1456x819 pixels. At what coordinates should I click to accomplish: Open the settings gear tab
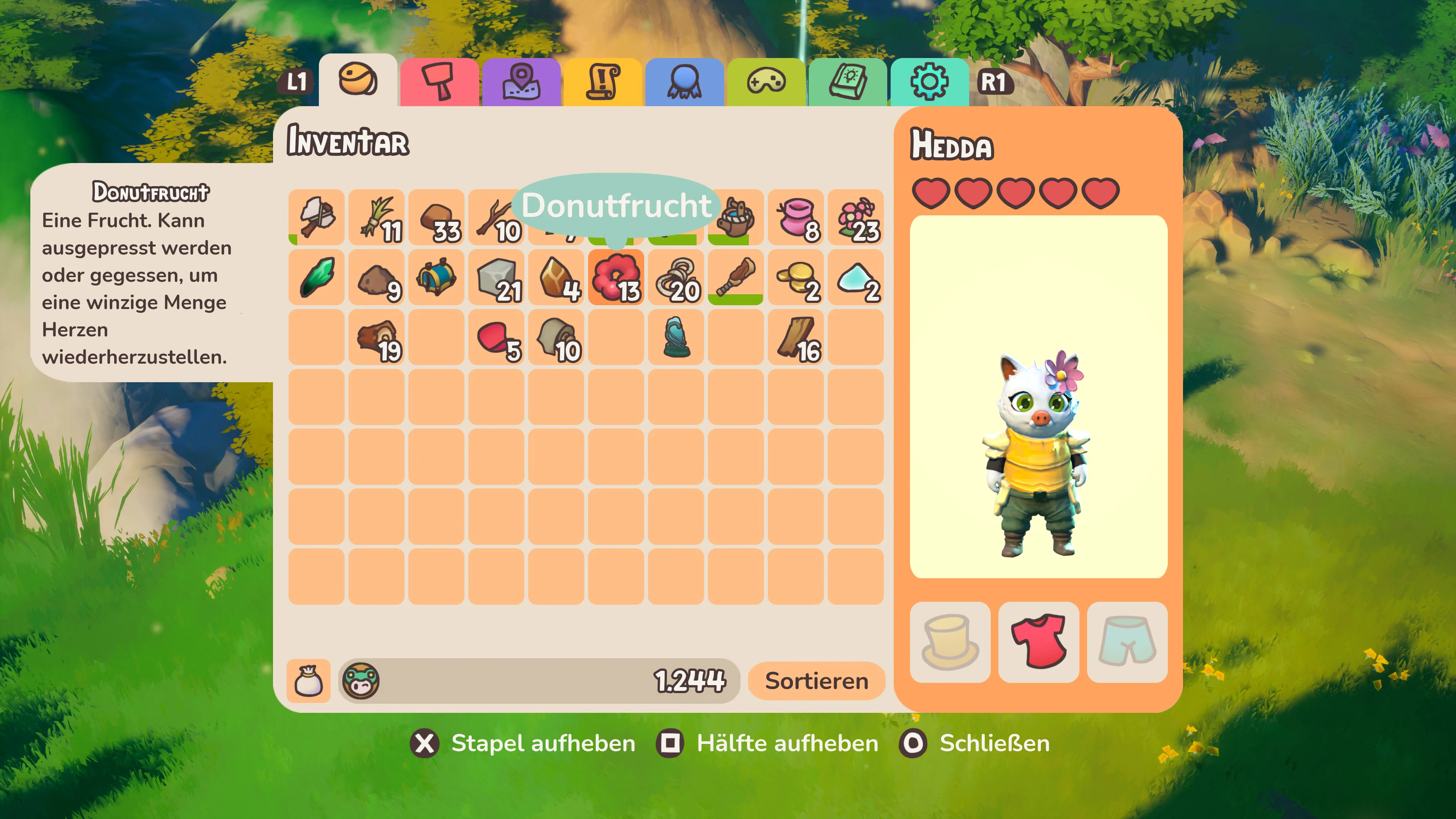(x=930, y=83)
